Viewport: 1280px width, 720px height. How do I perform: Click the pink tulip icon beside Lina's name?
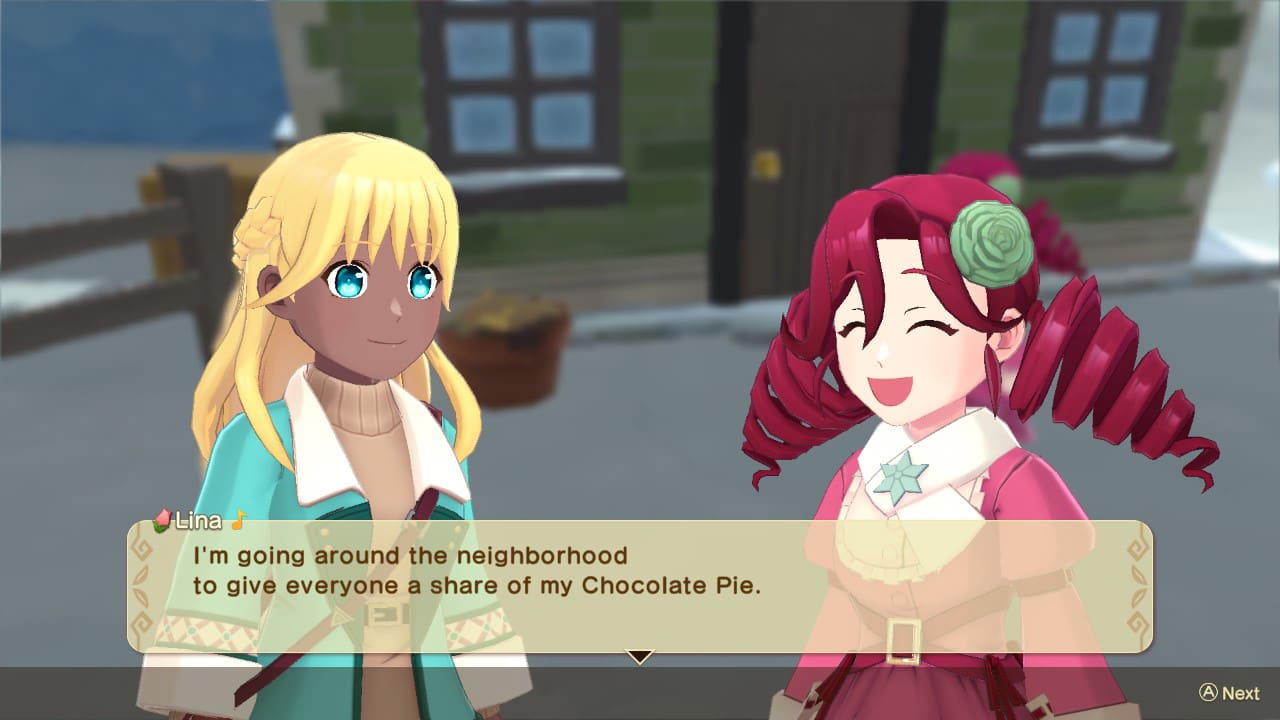163,521
